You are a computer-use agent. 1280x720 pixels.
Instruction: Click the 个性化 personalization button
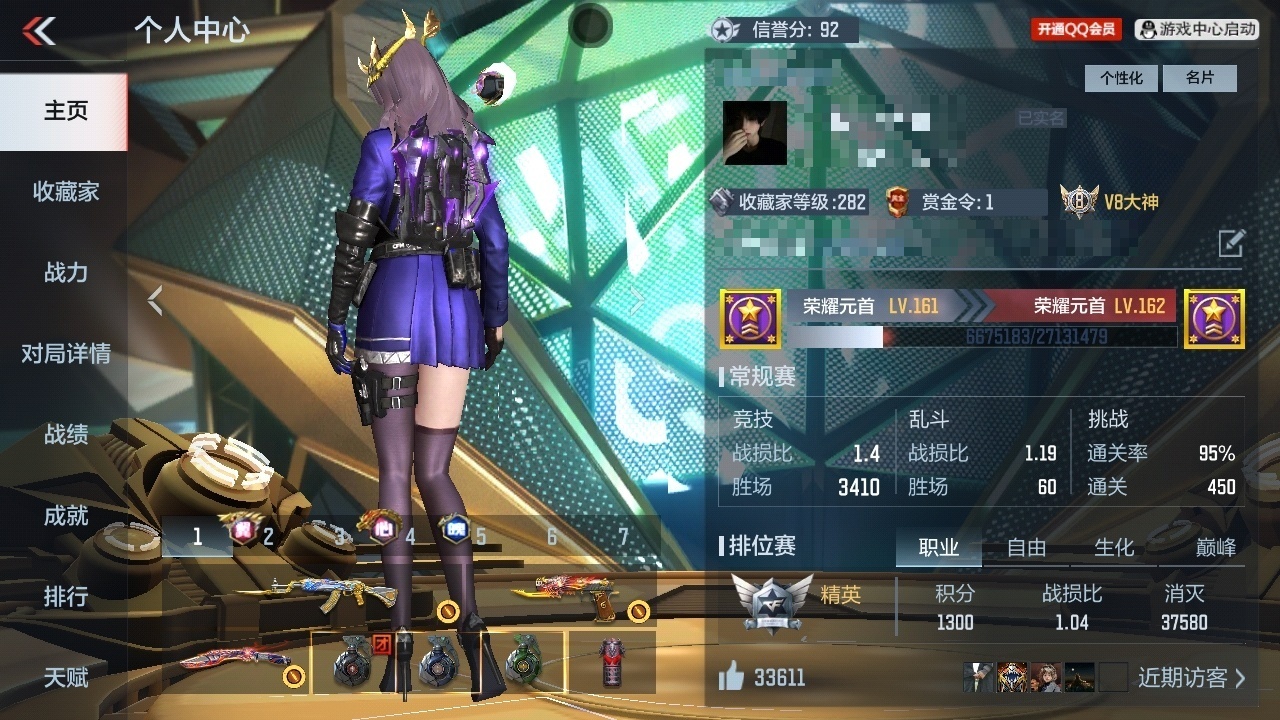pos(1121,78)
